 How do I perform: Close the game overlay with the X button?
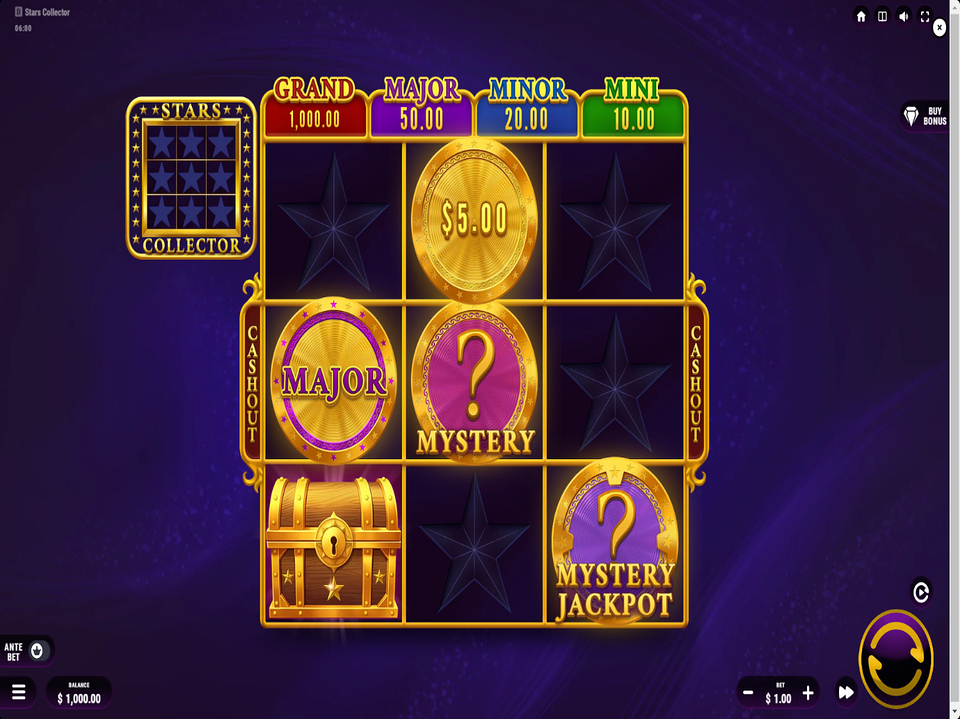[x=939, y=28]
